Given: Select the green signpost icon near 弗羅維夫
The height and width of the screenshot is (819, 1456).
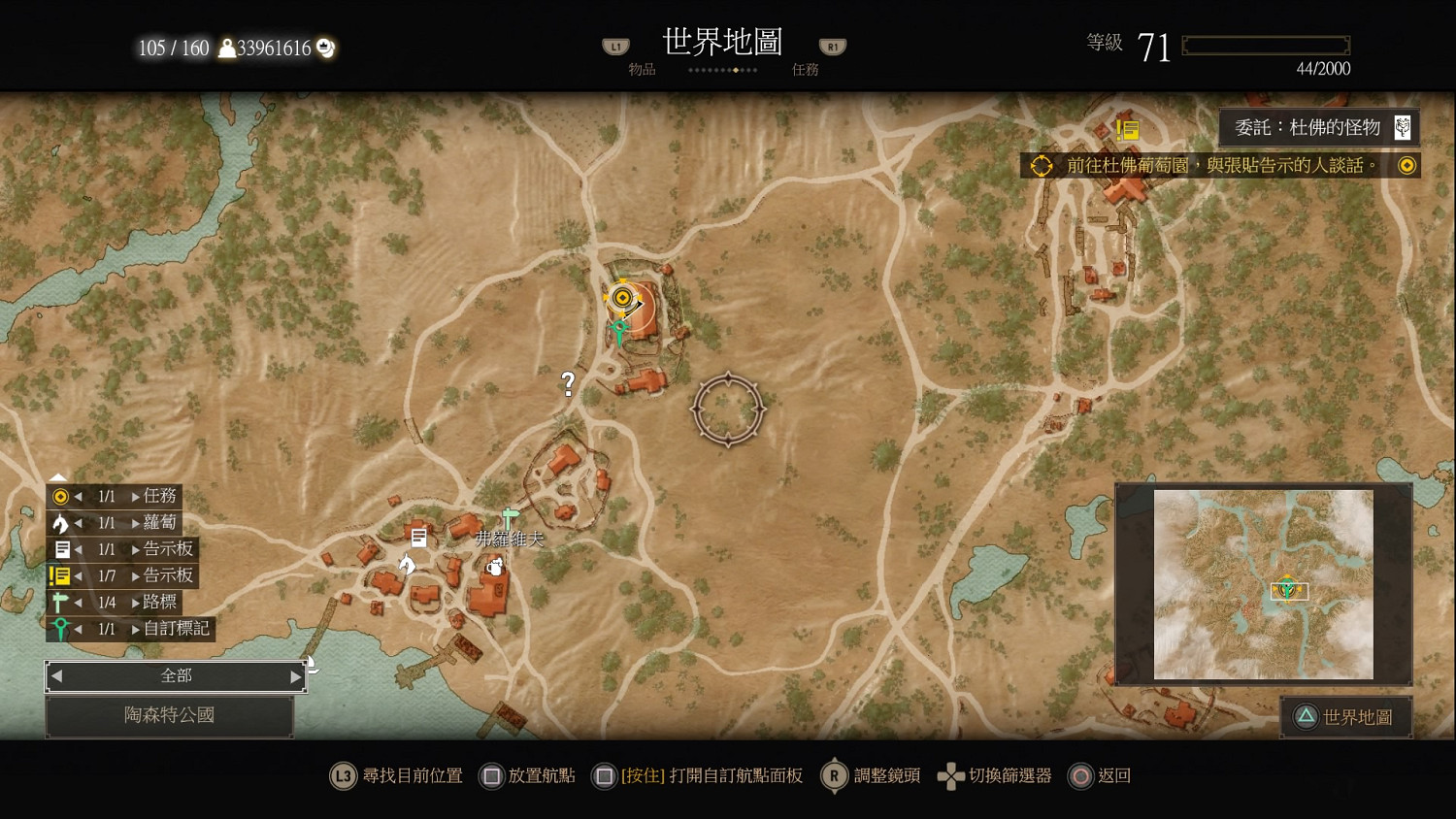Looking at the screenshot, I should (507, 519).
